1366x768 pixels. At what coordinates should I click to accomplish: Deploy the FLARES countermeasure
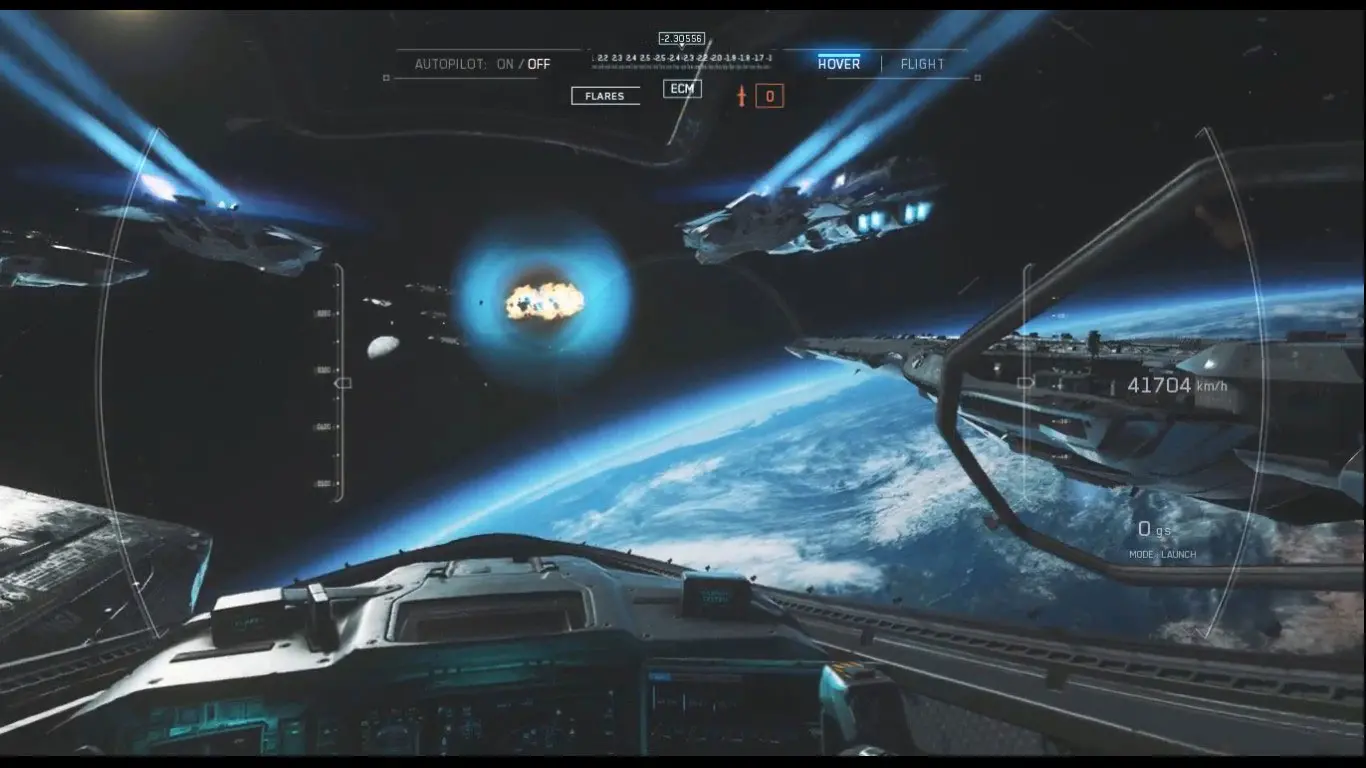(x=605, y=96)
